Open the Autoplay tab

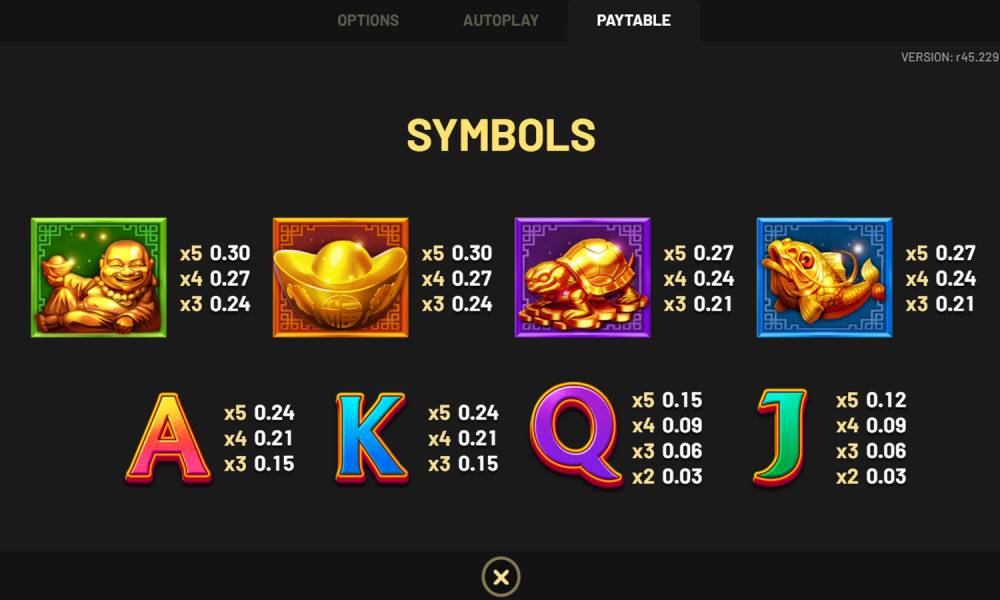(500, 20)
